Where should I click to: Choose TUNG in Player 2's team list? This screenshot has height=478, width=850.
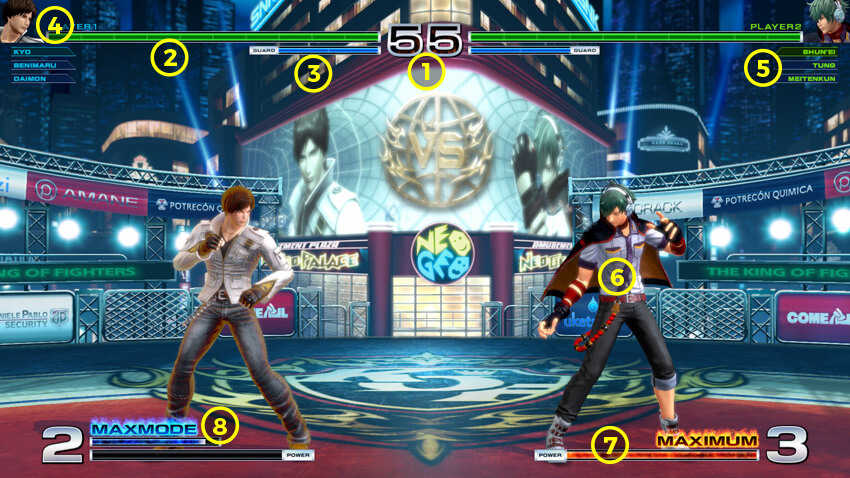point(824,64)
